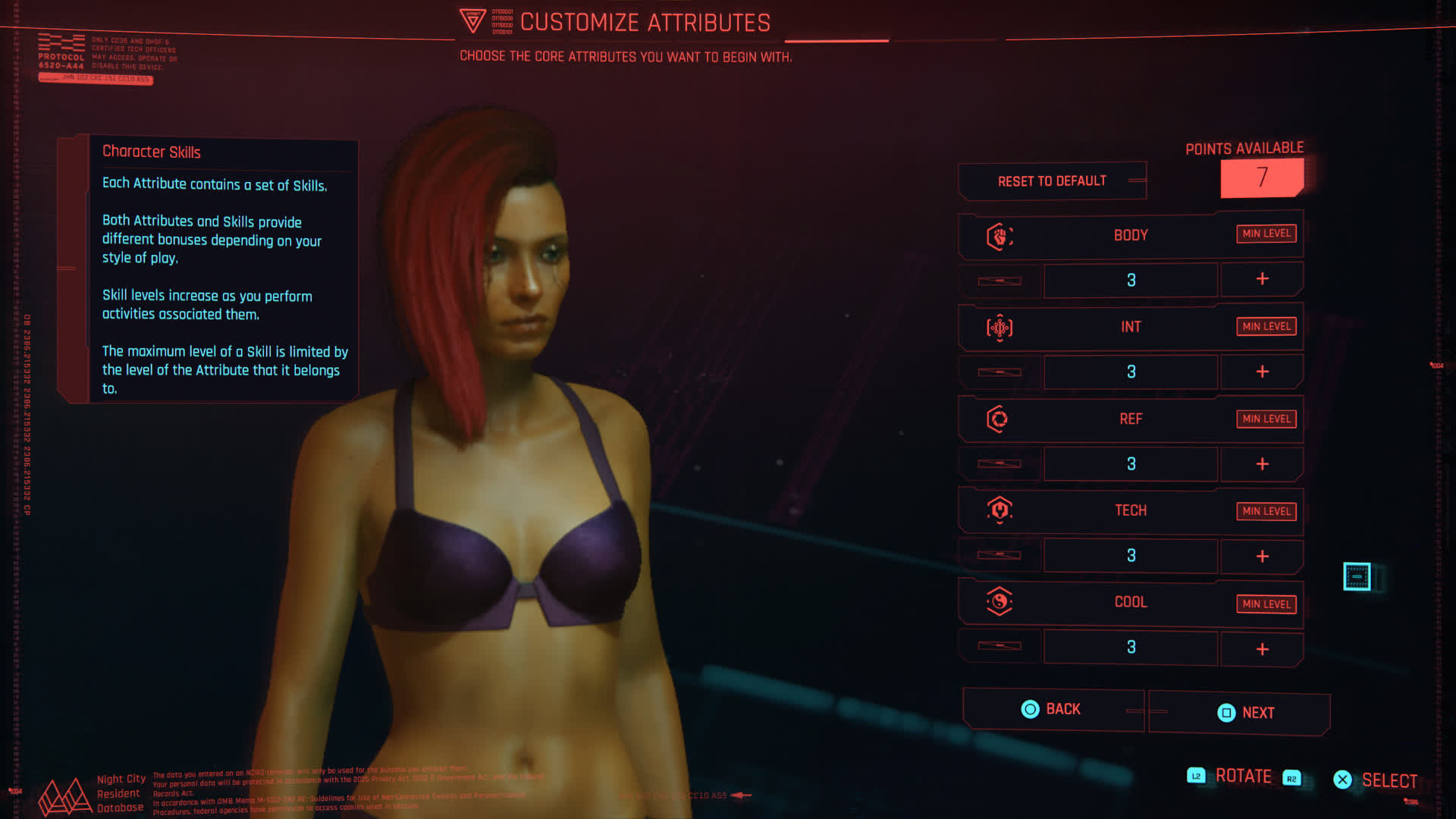This screenshot has height=819, width=1456.
Task: Add a point to INT
Action: coord(1262,372)
